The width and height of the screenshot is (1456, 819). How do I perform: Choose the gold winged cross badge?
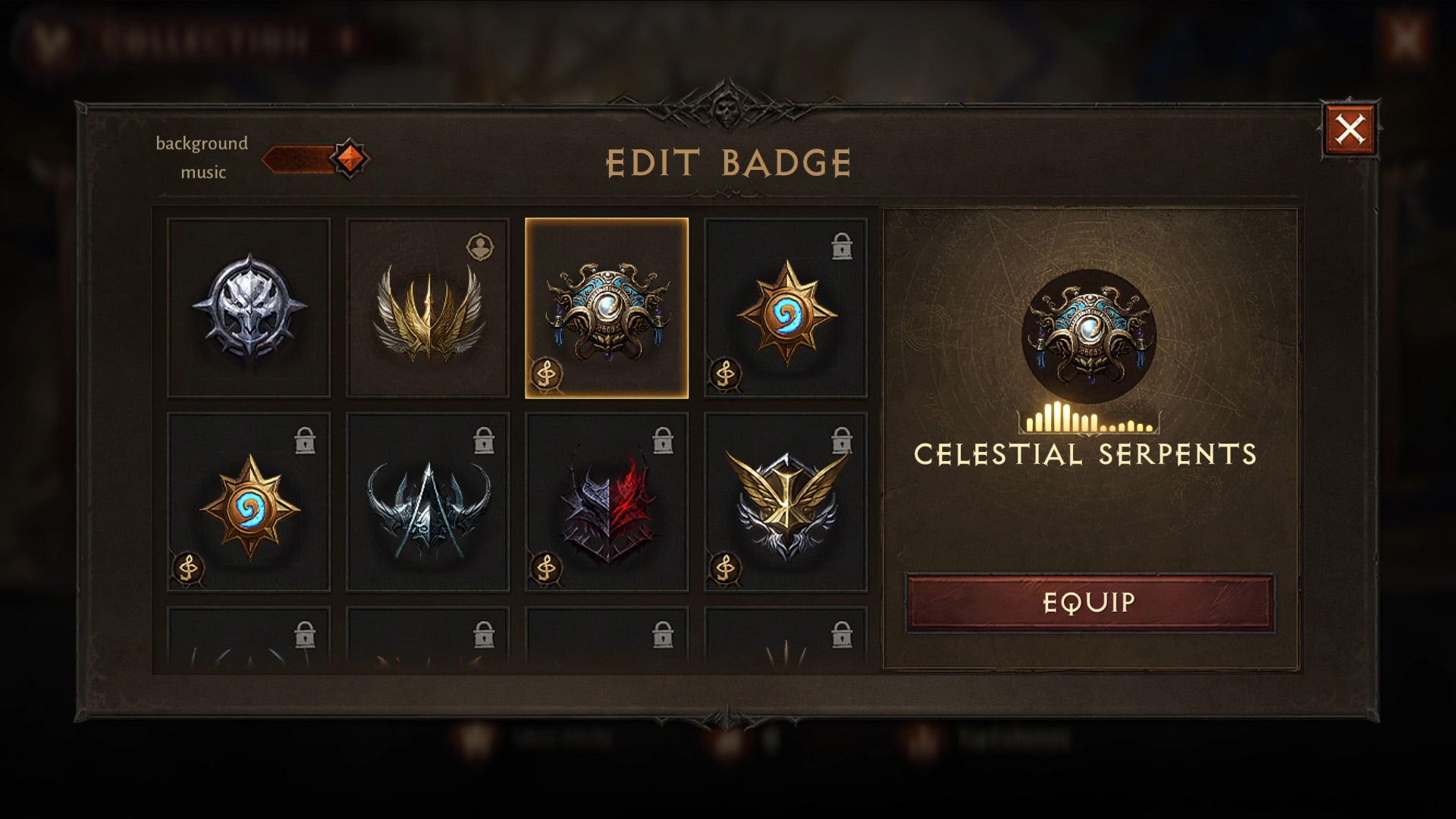coord(786,502)
